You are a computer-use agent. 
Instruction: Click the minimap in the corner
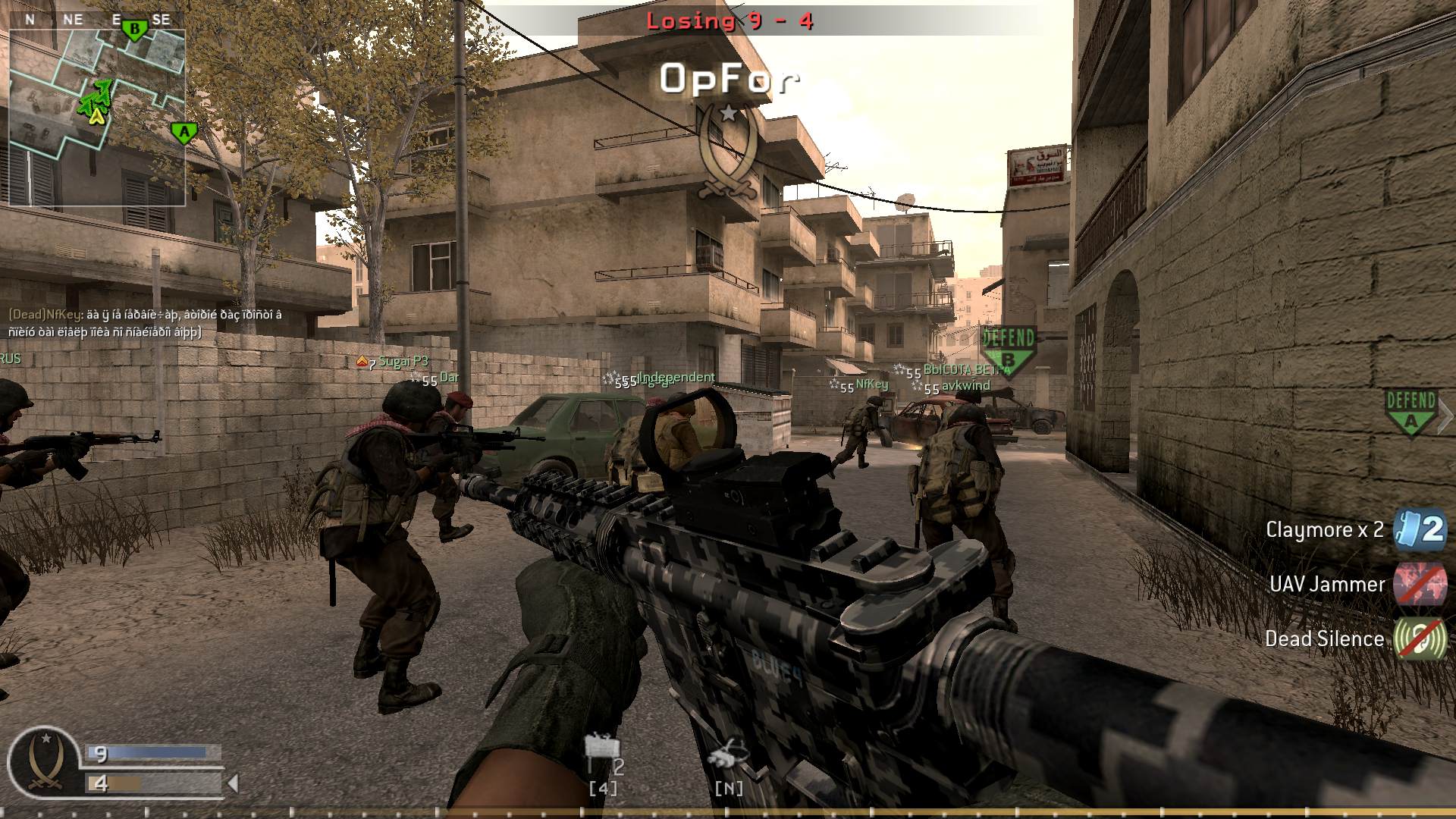[97, 118]
